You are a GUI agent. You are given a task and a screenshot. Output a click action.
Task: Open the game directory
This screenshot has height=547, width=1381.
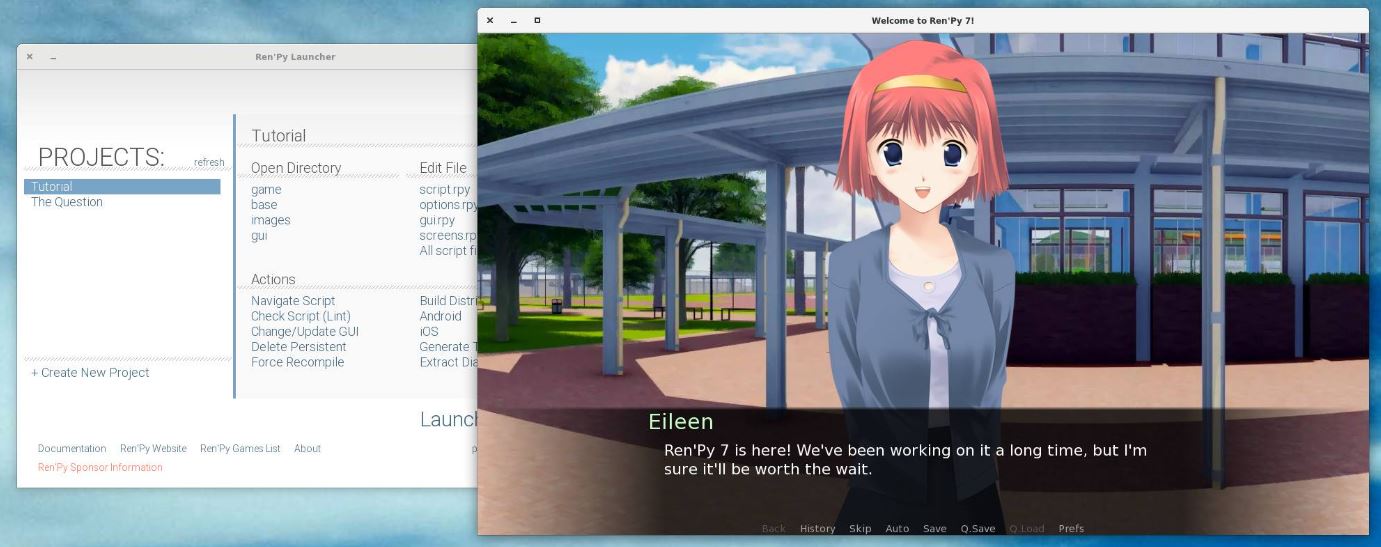[266, 190]
